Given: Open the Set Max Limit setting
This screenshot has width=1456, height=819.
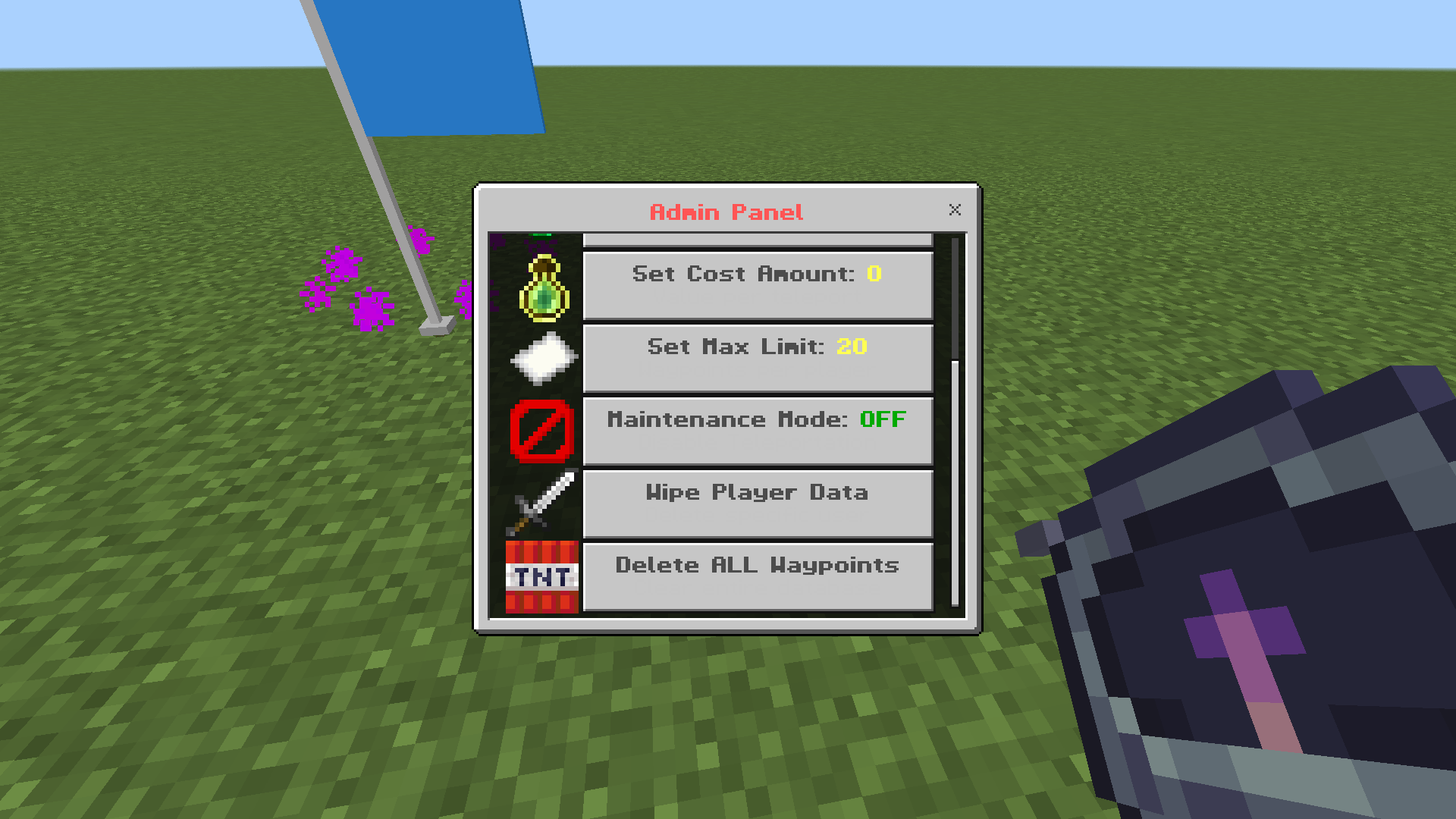Looking at the screenshot, I should point(757,357).
